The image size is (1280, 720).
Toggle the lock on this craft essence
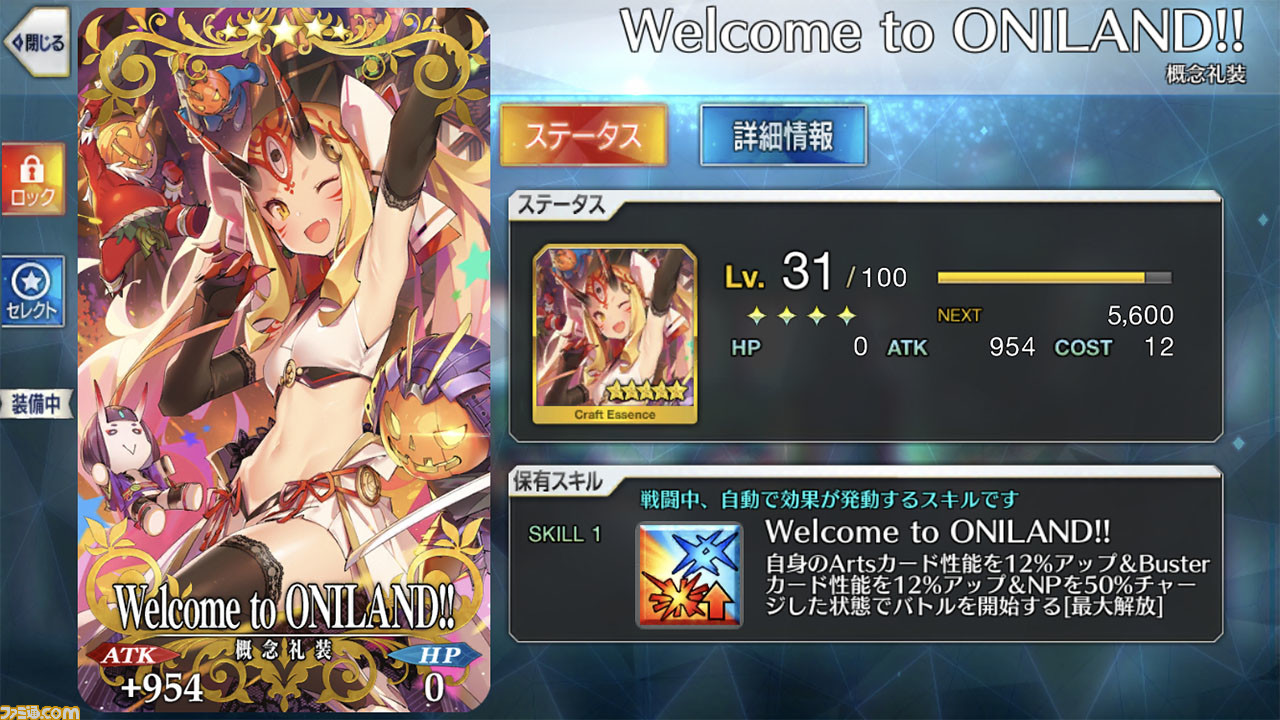pos(33,179)
